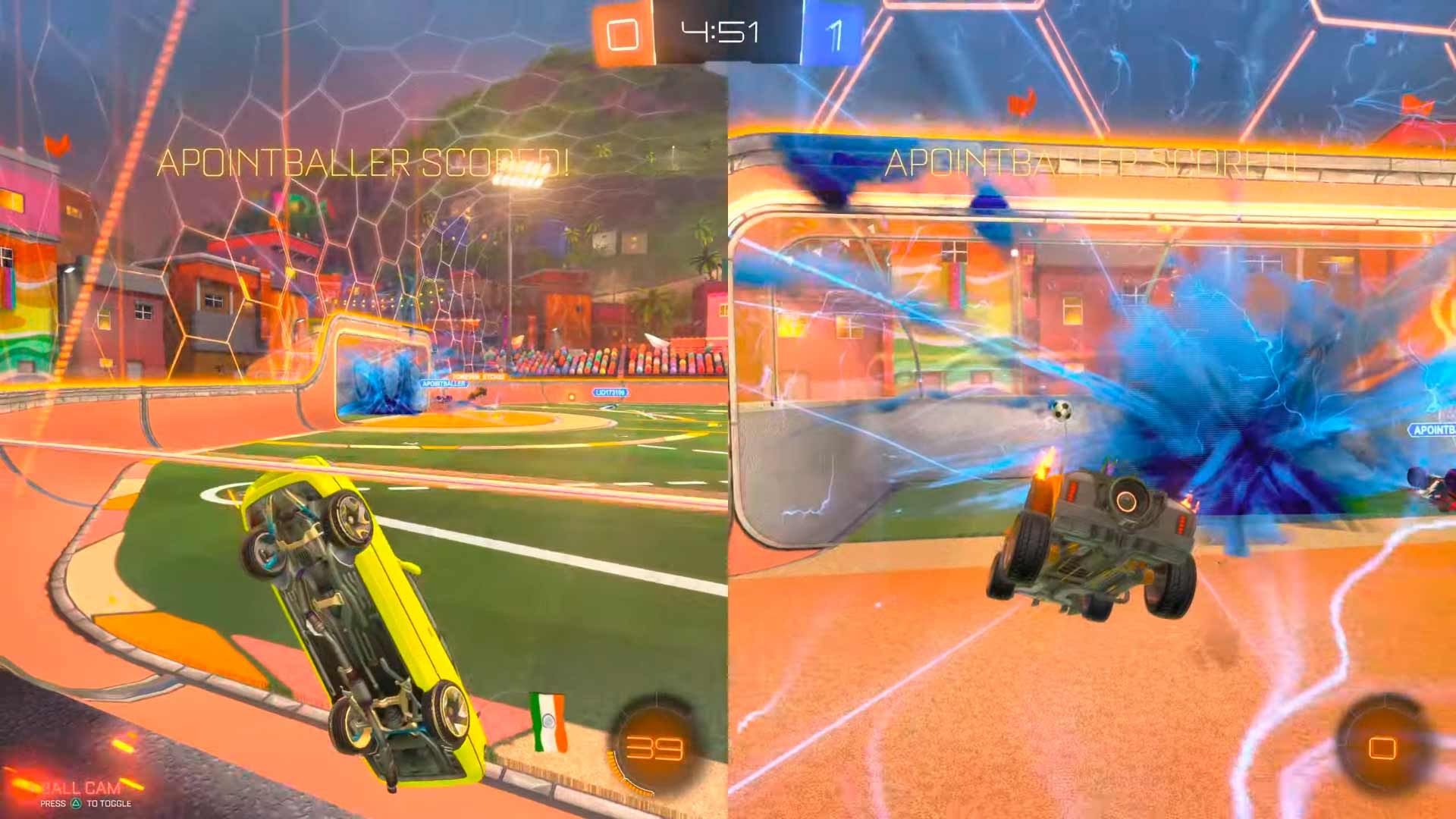
Task: Click the PRESS TO TOGGLE camera prompt
Action: (83, 804)
